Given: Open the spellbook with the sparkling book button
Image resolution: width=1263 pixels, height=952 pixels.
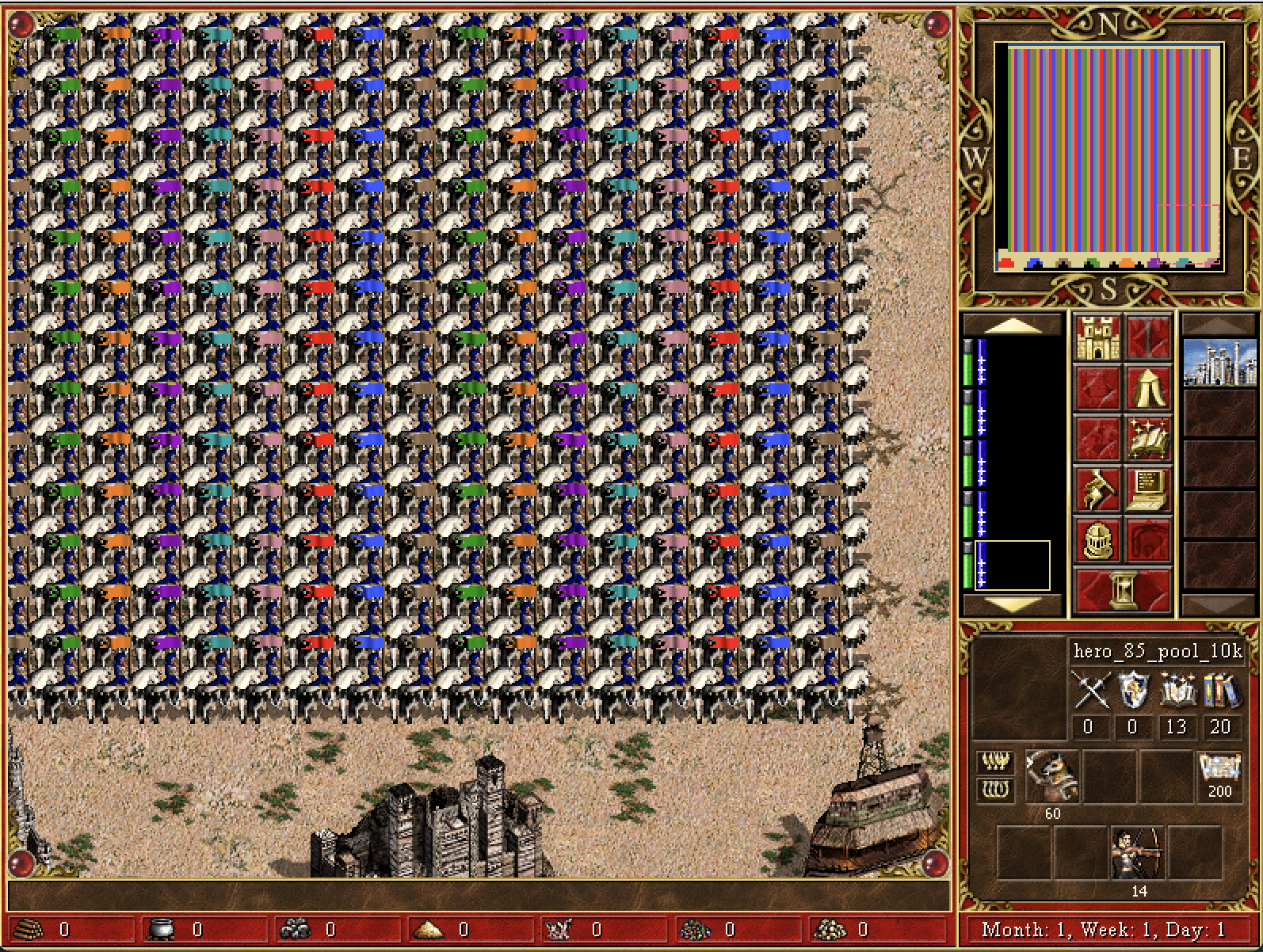Looking at the screenshot, I should click(1147, 440).
